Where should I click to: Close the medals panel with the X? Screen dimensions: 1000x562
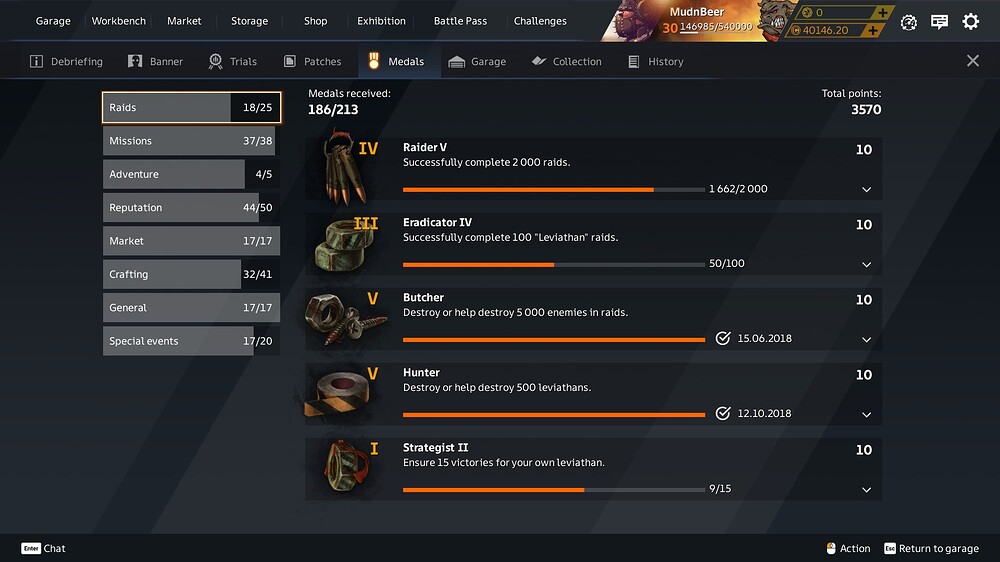pyautogui.click(x=973, y=61)
